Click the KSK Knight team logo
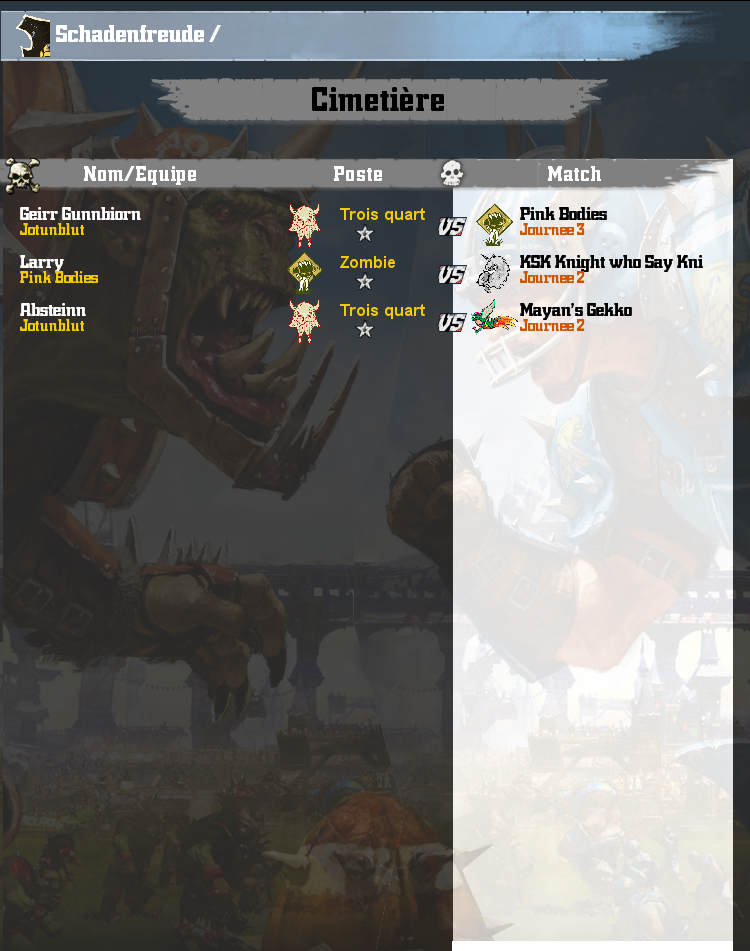 pos(493,271)
